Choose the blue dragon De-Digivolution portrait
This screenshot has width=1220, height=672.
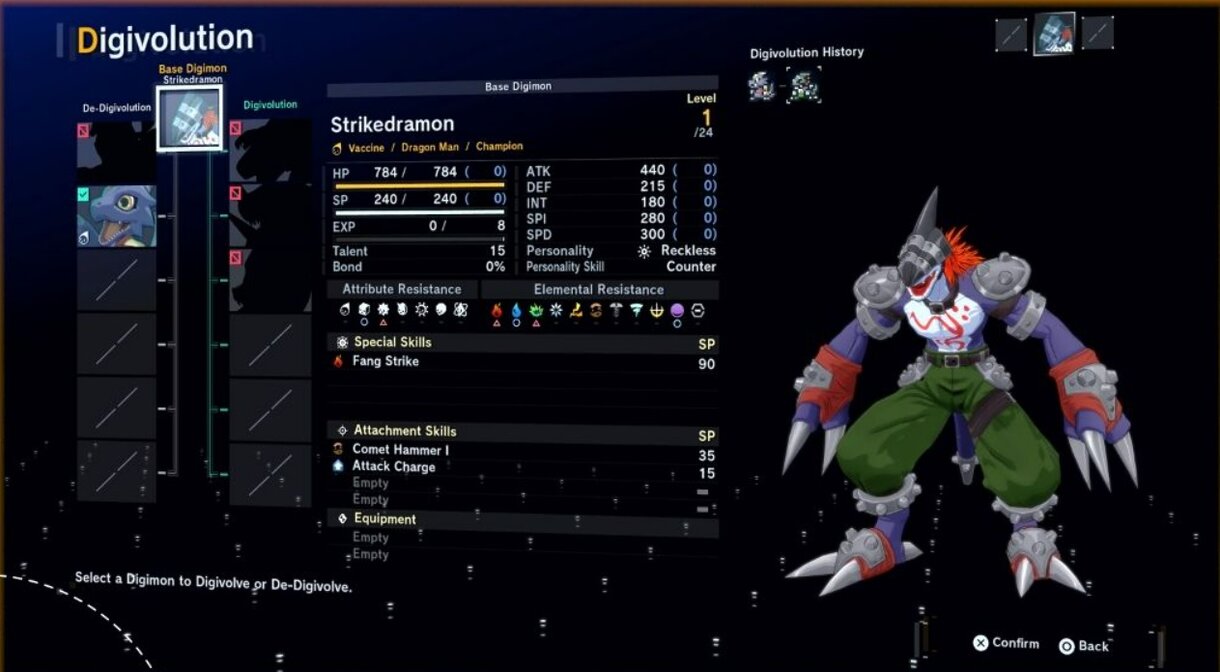click(117, 215)
